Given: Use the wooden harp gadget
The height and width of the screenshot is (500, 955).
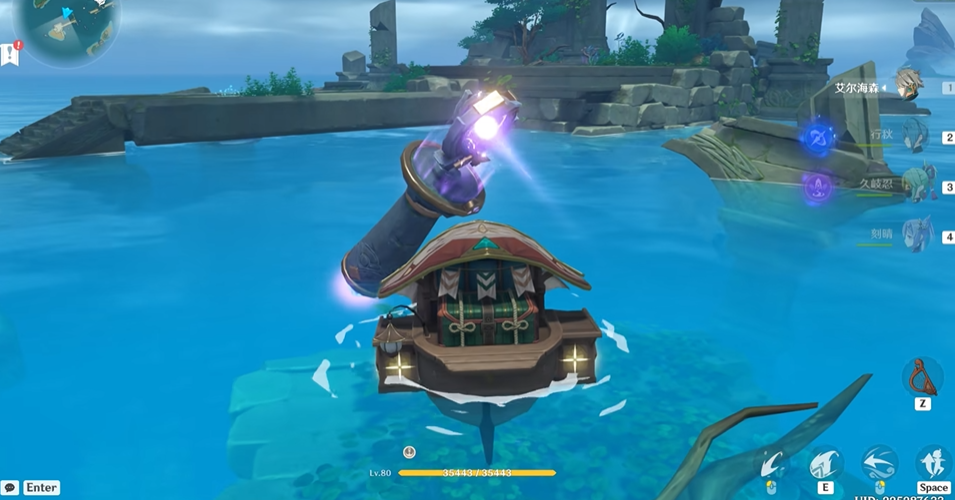Looking at the screenshot, I should click(921, 378).
